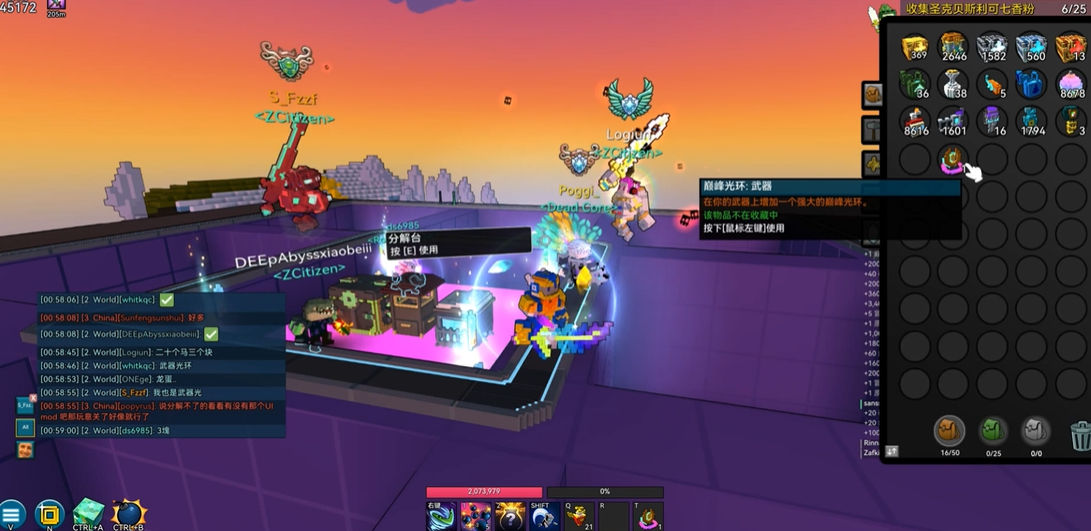Use the Pinnacle Aura weapon item slot
Screen dimensions: 1091x531
[x=953, y=159]
